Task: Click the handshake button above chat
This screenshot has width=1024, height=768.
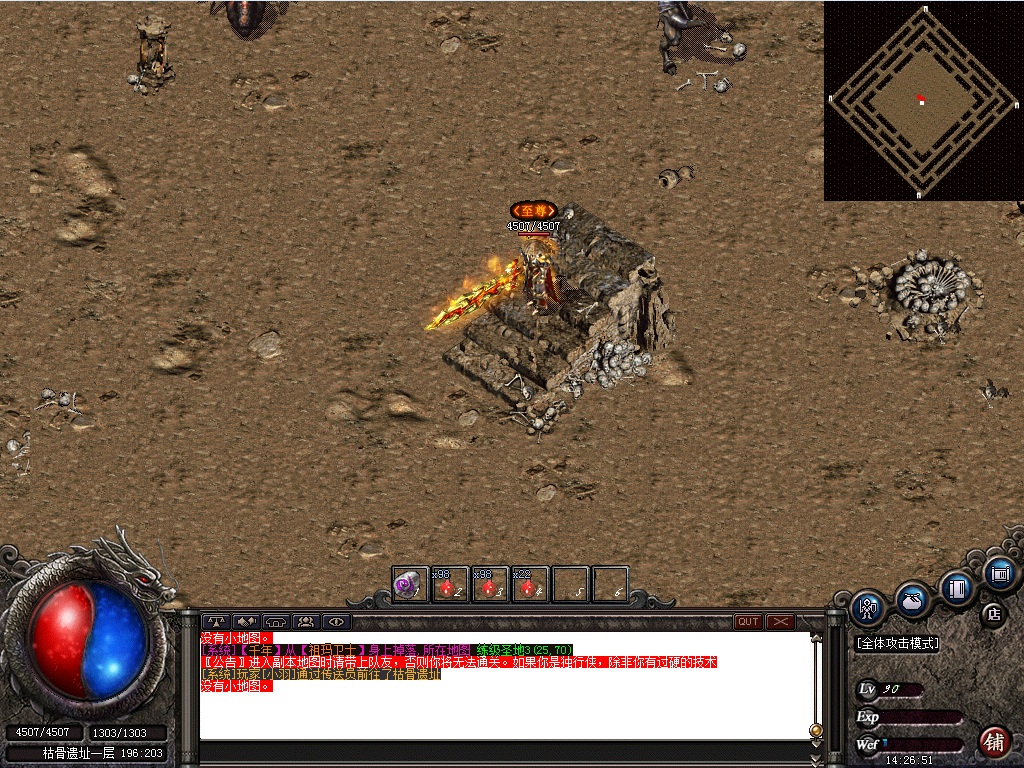Action: (x=246, y=621)
